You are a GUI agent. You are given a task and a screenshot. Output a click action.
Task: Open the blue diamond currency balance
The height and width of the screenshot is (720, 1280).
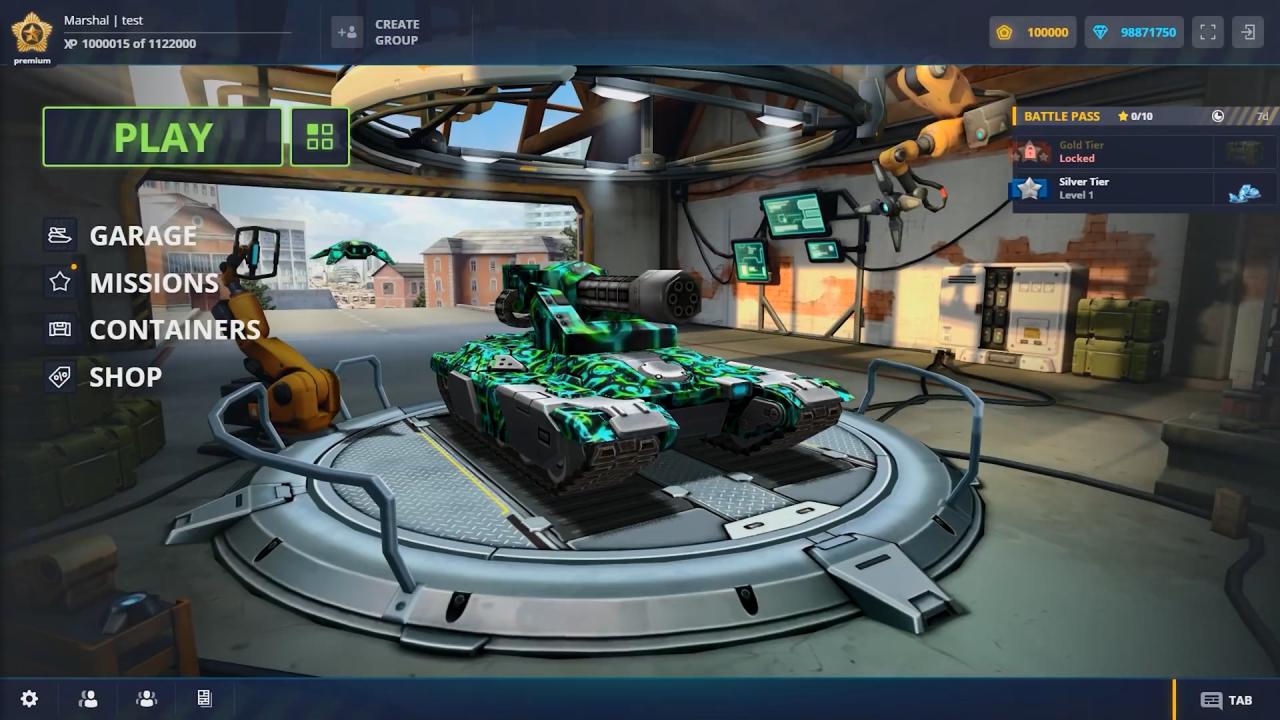pos(1134,32)
